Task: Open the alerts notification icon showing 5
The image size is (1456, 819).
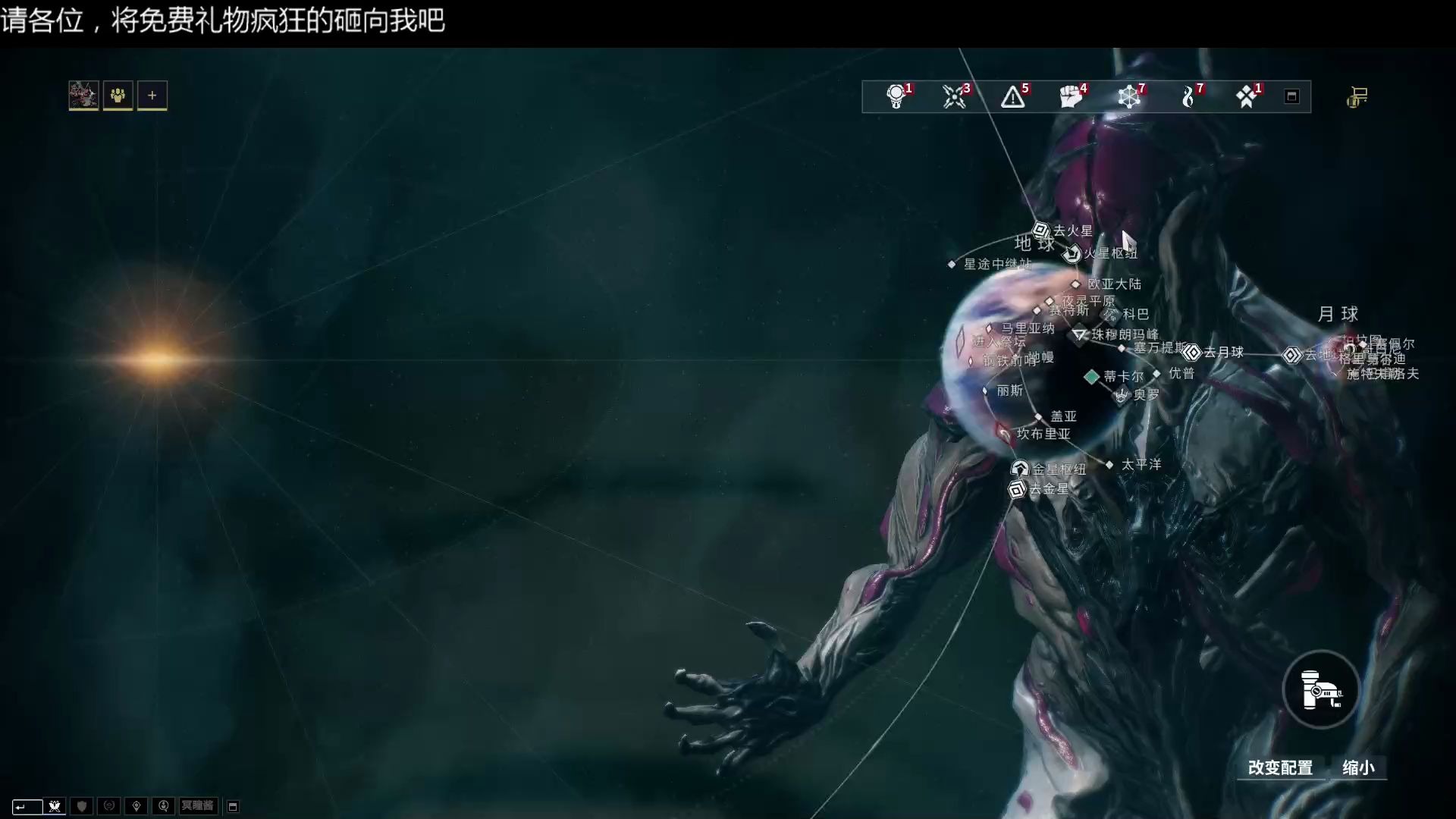Action: click(x=1015, y=97)
